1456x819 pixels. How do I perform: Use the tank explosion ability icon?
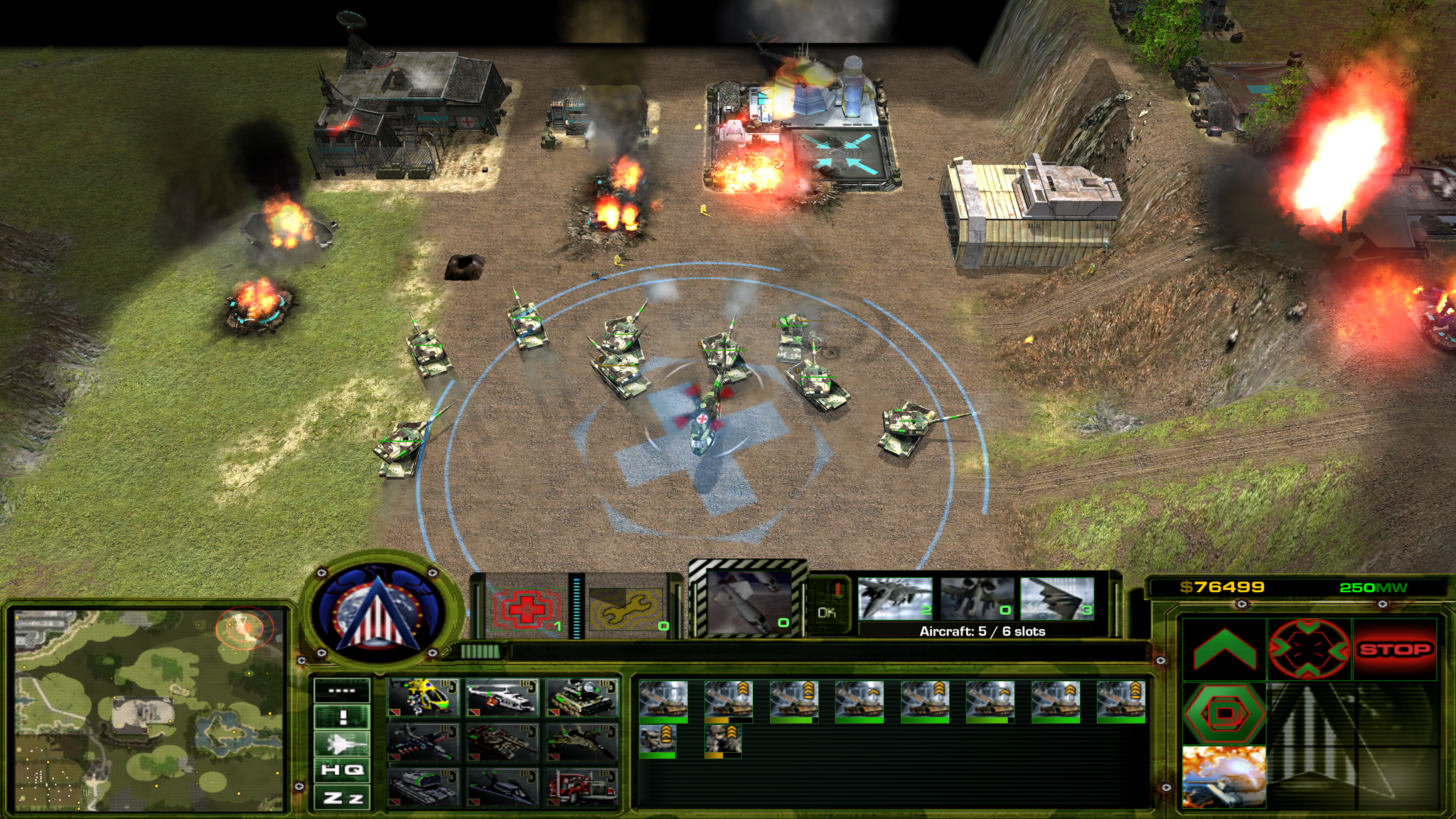[1224, 776]
